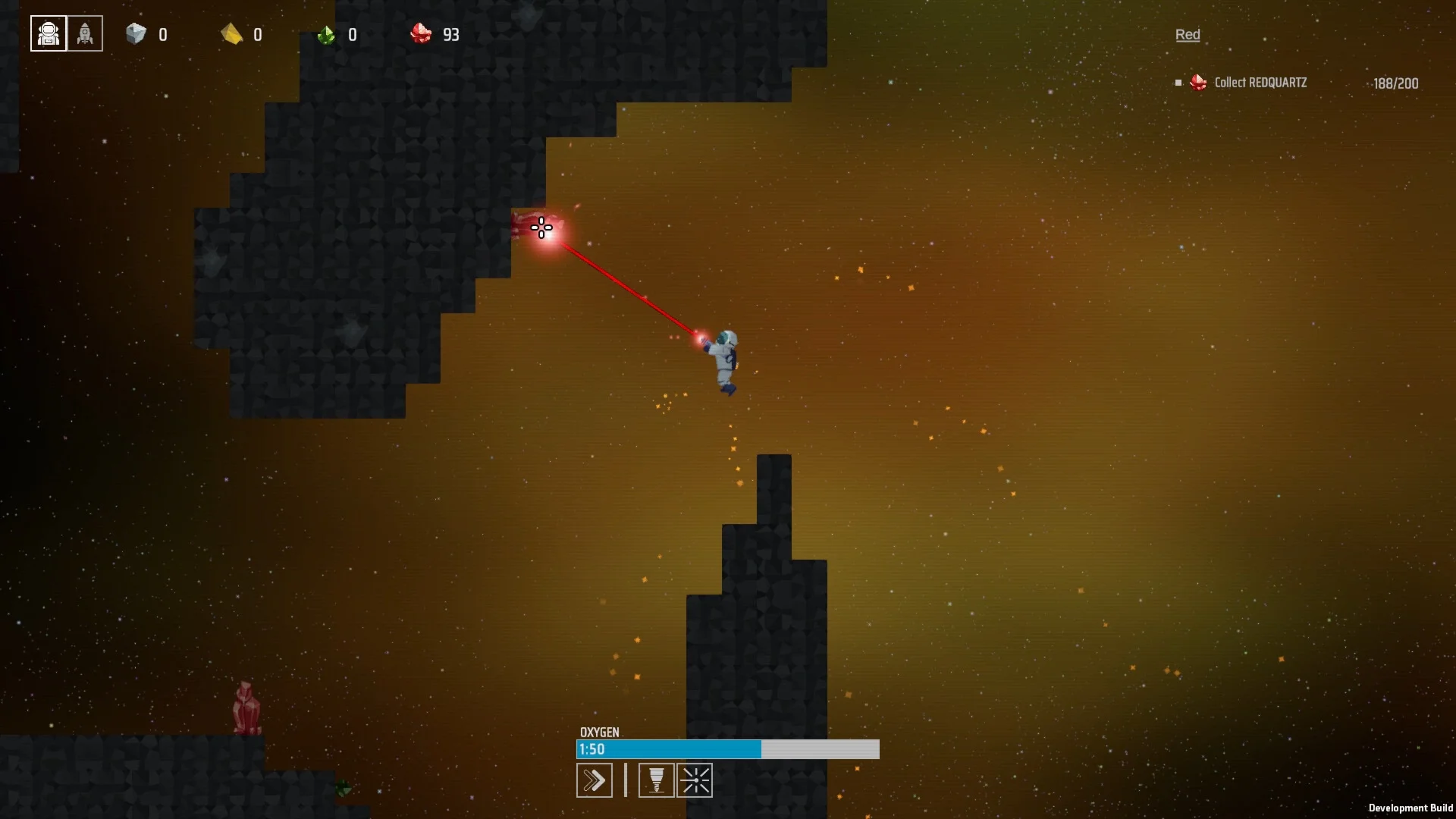
Task: Click the grey stone resource icon
Action: [x=136, y=34]
